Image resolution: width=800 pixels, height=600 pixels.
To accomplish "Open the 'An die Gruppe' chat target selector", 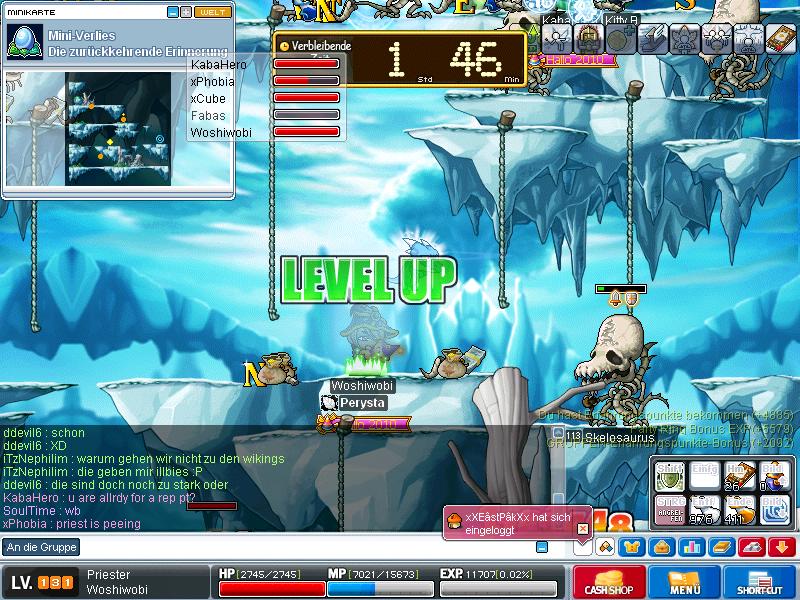I will [x=42, y=547].
